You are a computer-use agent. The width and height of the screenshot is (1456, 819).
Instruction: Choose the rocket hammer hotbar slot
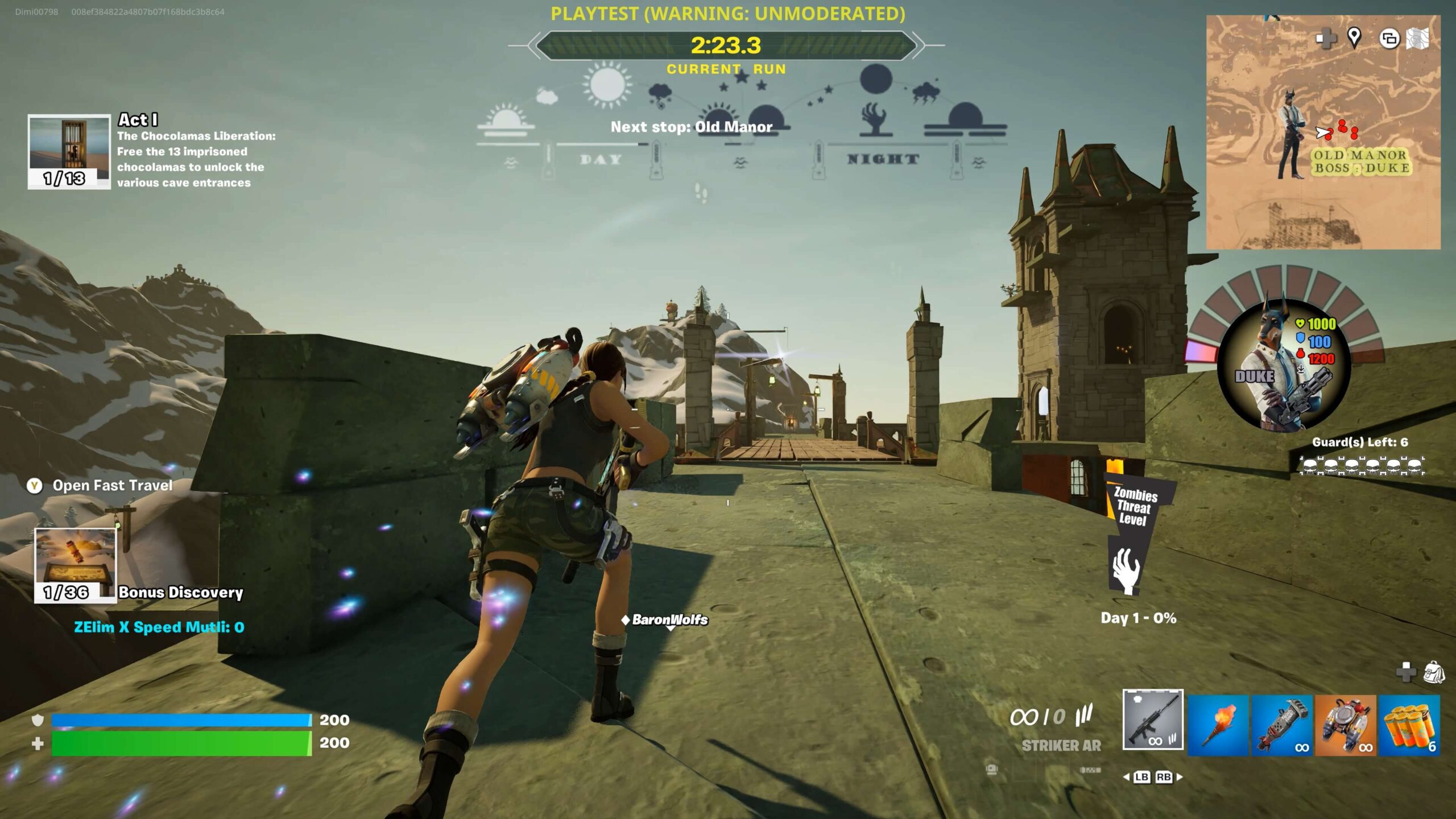pos(1281,725)
